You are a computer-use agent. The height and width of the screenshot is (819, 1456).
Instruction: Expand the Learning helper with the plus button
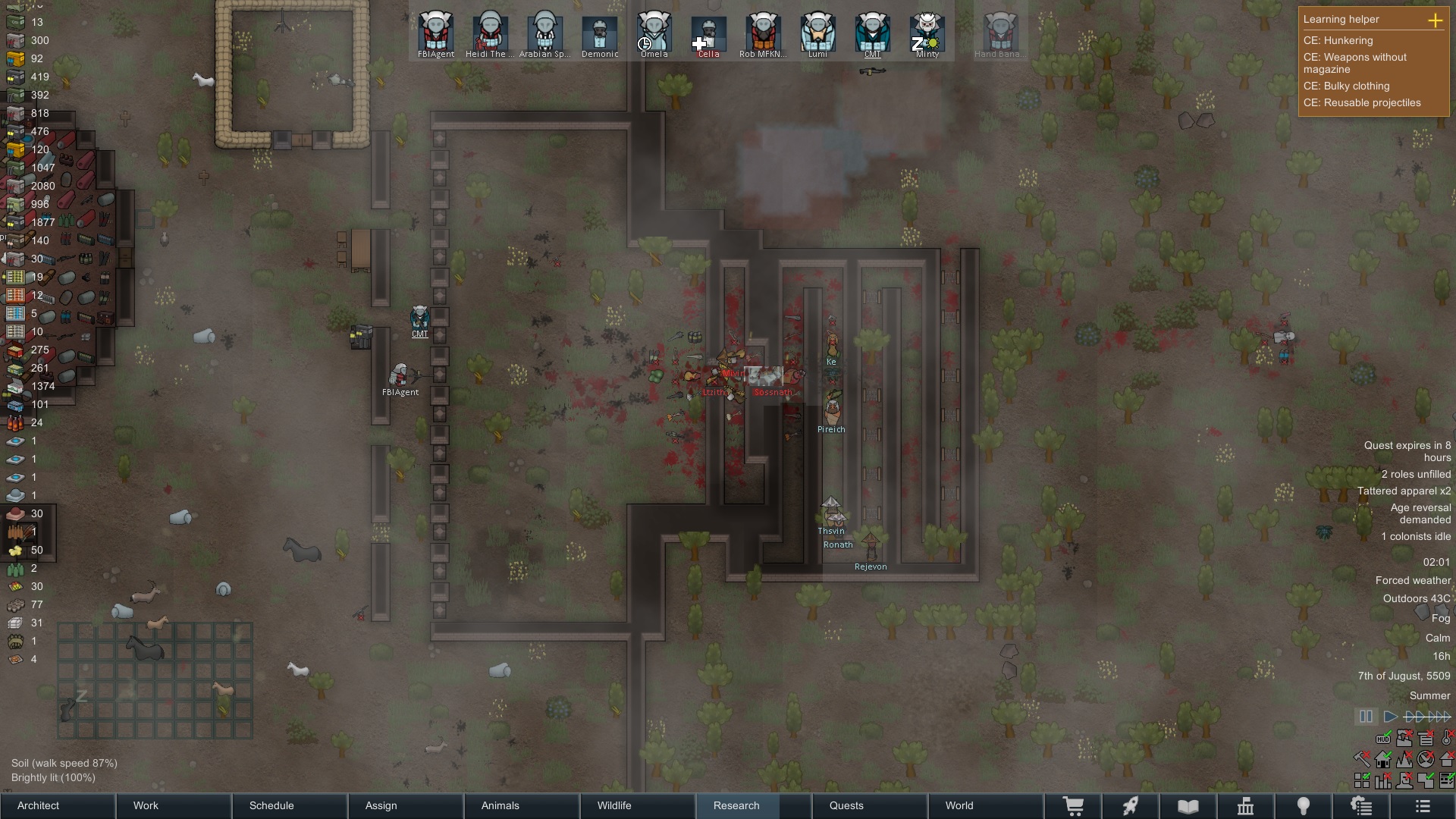pos(1437,21)
